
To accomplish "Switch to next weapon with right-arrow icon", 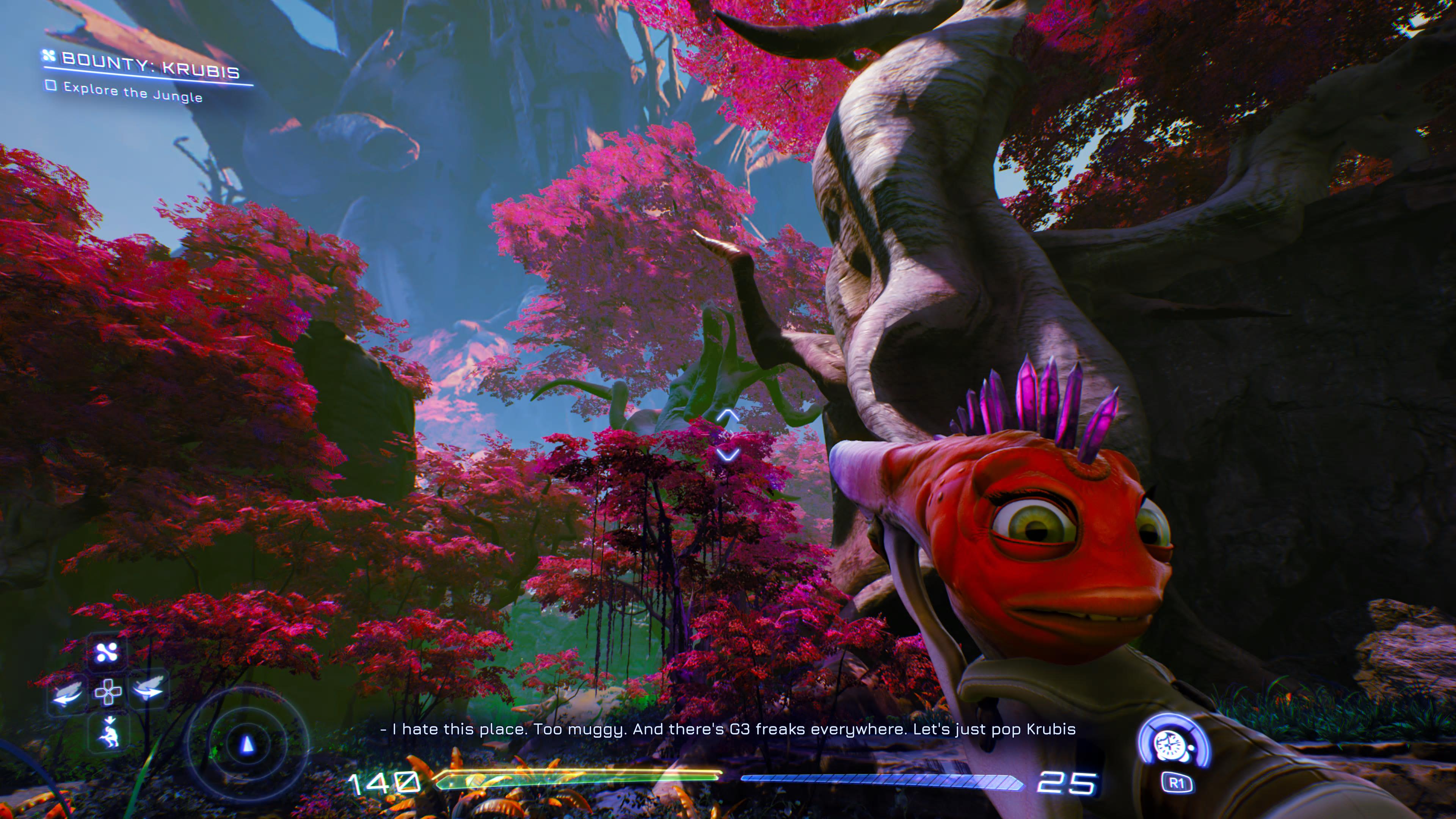I will click(x=148, y=690).
